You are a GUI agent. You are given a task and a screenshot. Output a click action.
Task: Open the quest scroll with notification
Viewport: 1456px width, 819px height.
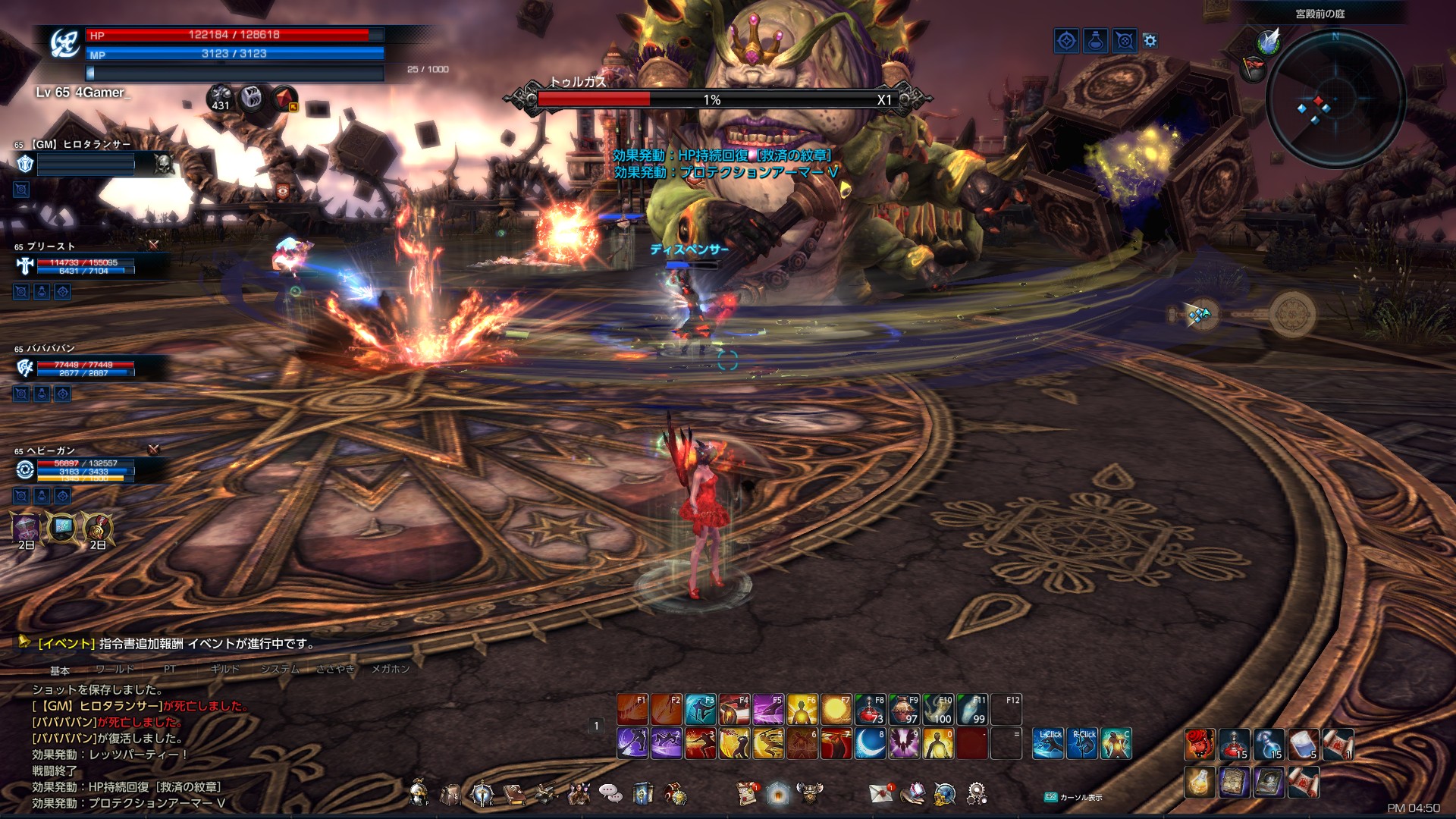(748, 793)
